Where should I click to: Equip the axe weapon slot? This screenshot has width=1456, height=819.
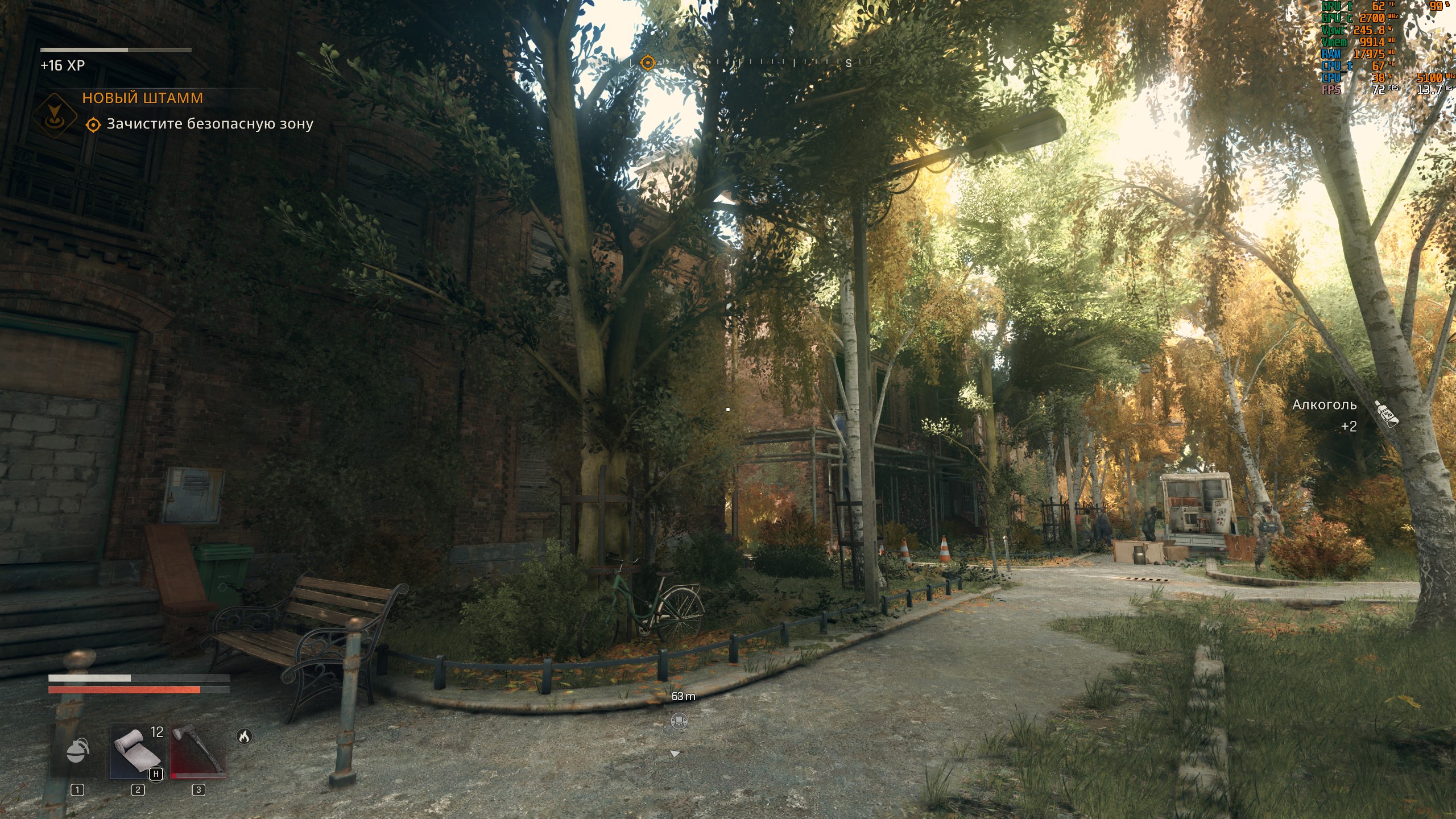coord(198,751)
